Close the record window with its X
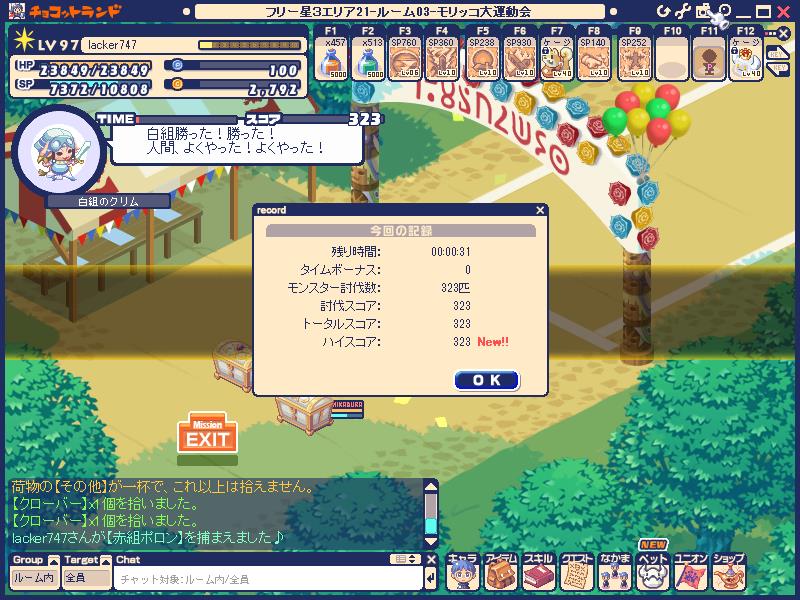The image size is (800, 600). tap(540, 210)
